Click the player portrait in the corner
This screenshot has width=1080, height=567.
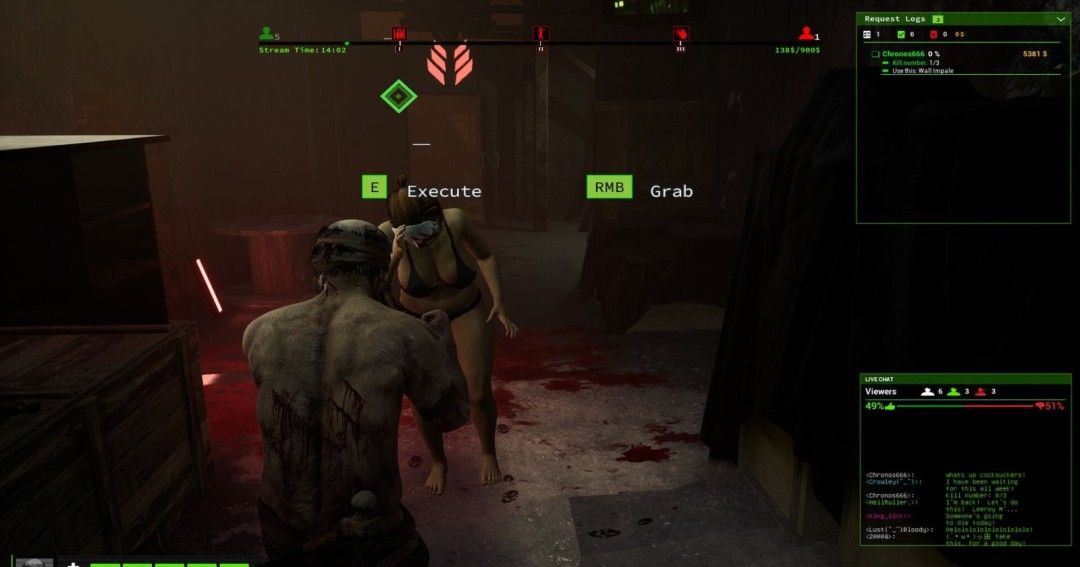click(34, 562)
